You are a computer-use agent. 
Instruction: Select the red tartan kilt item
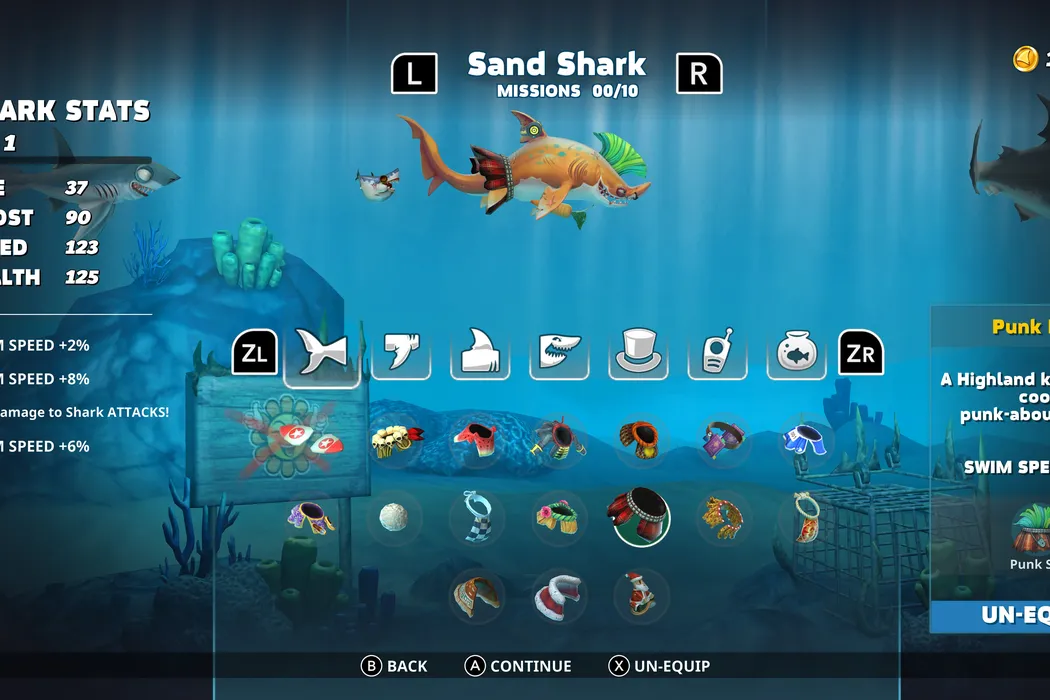pyautogui.click(x=638, y=516)
